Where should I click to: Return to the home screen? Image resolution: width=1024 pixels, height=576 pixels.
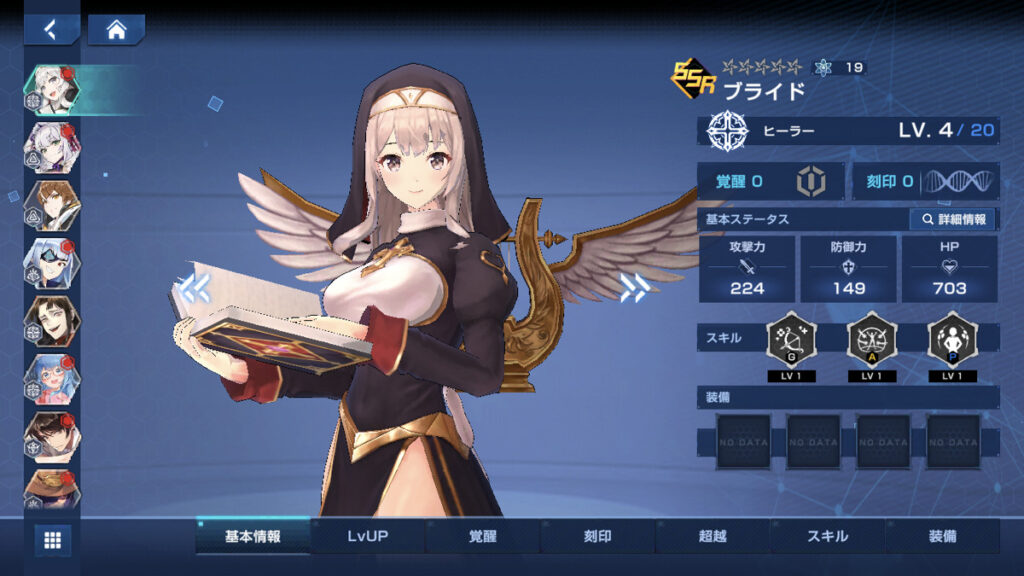[x=116, y=29]
